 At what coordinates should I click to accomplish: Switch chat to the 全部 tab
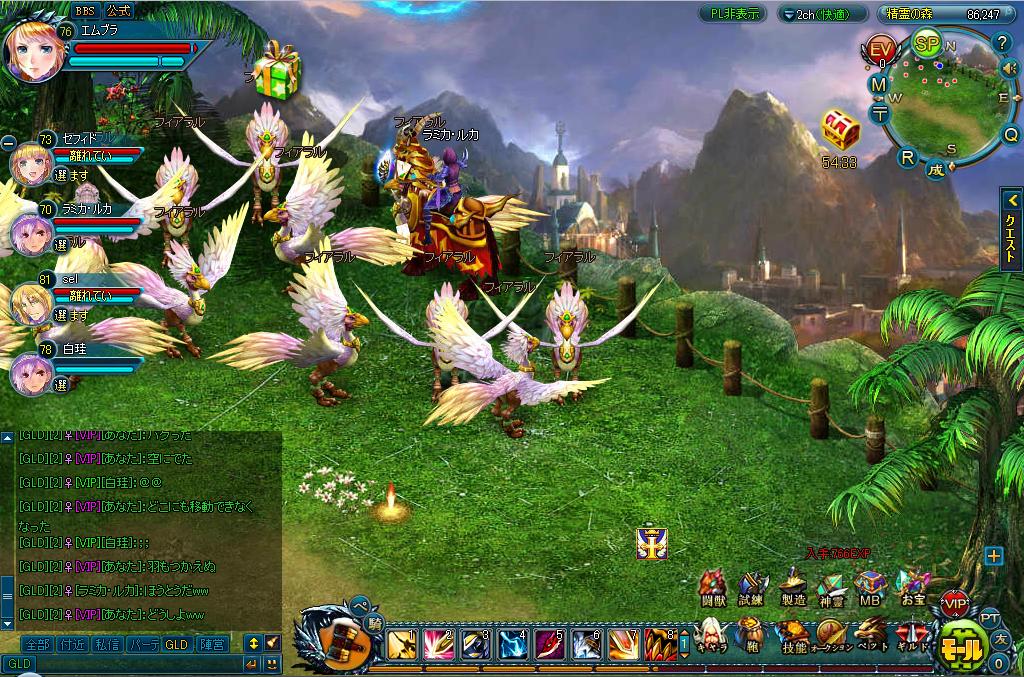point(37,644)
